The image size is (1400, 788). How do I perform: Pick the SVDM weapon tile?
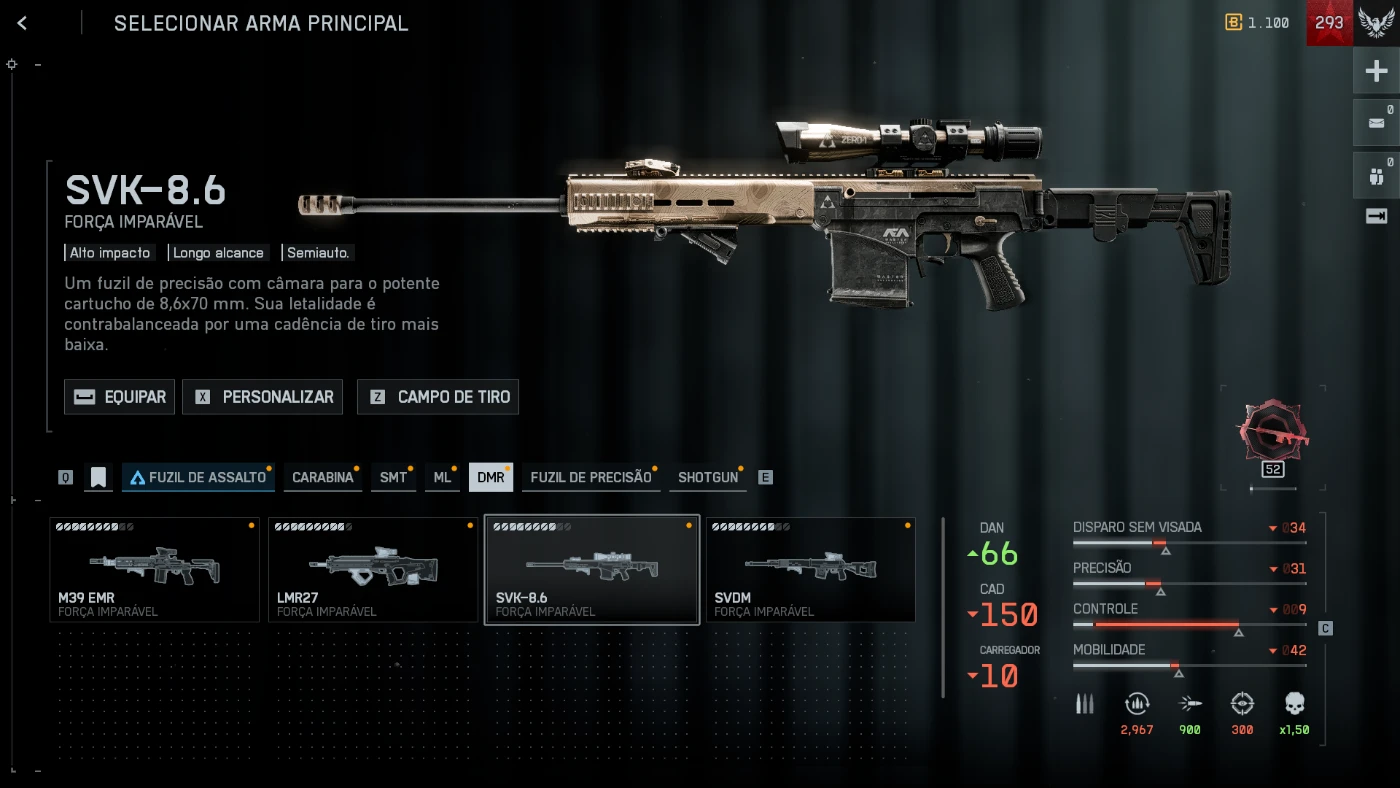811,570
